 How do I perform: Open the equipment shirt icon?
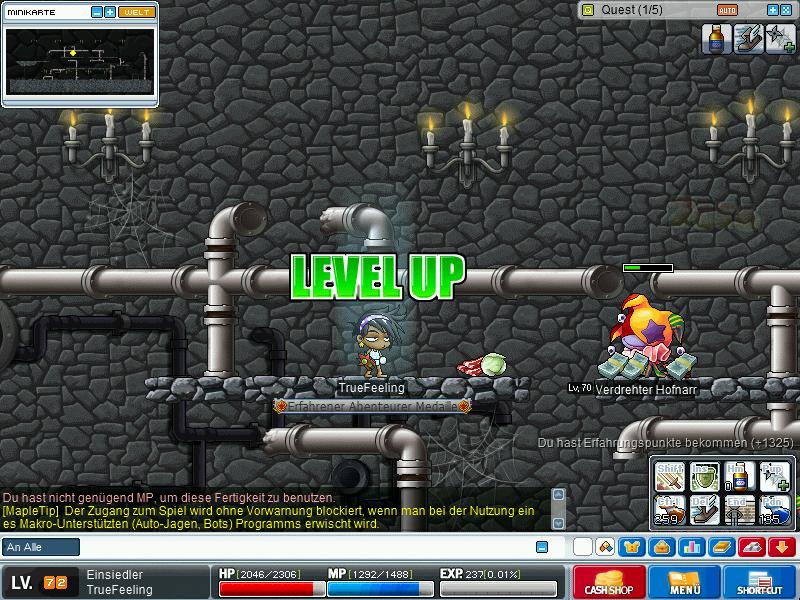[631, 547]
